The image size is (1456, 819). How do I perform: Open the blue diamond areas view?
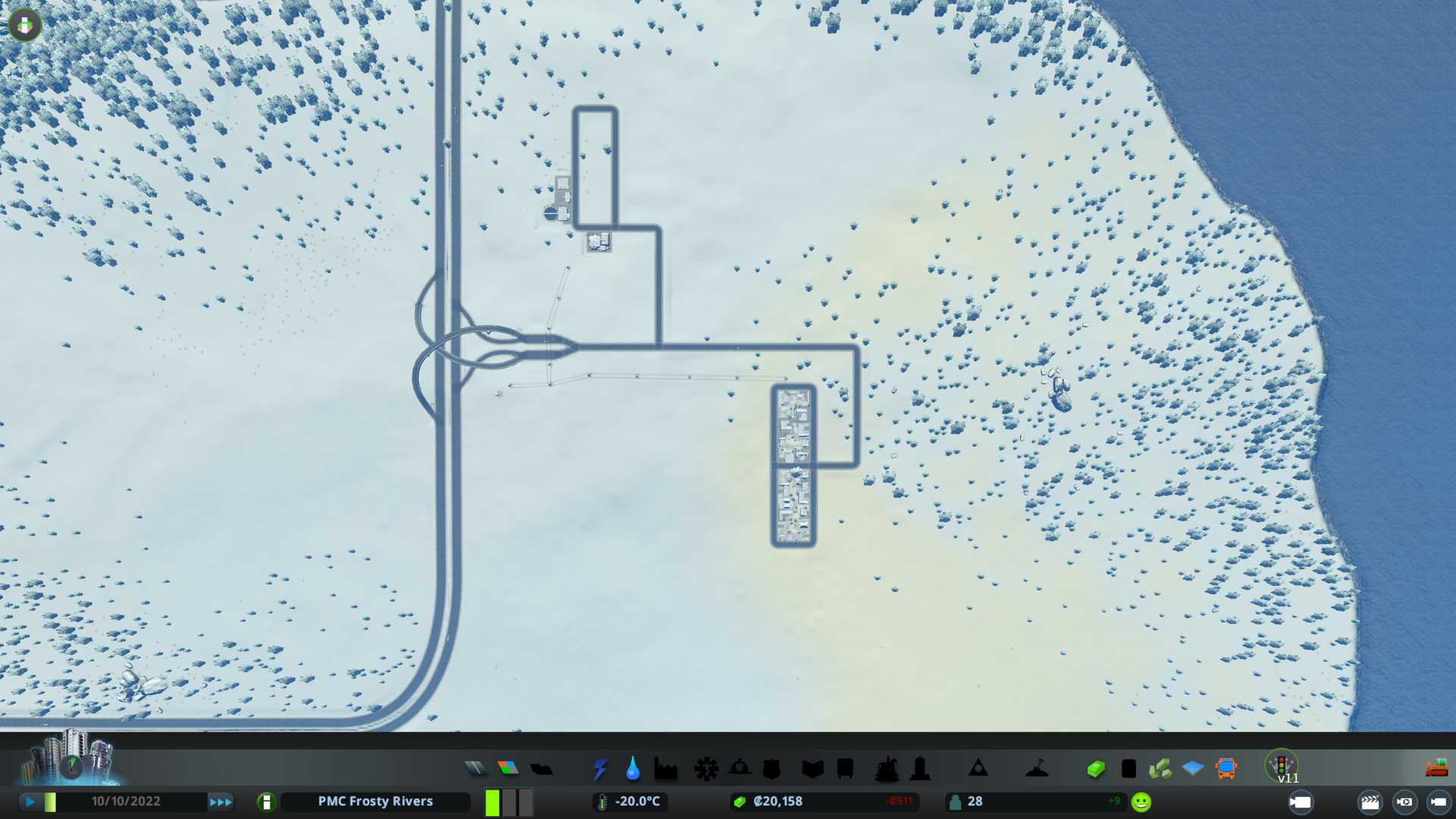pos(1193,769)
